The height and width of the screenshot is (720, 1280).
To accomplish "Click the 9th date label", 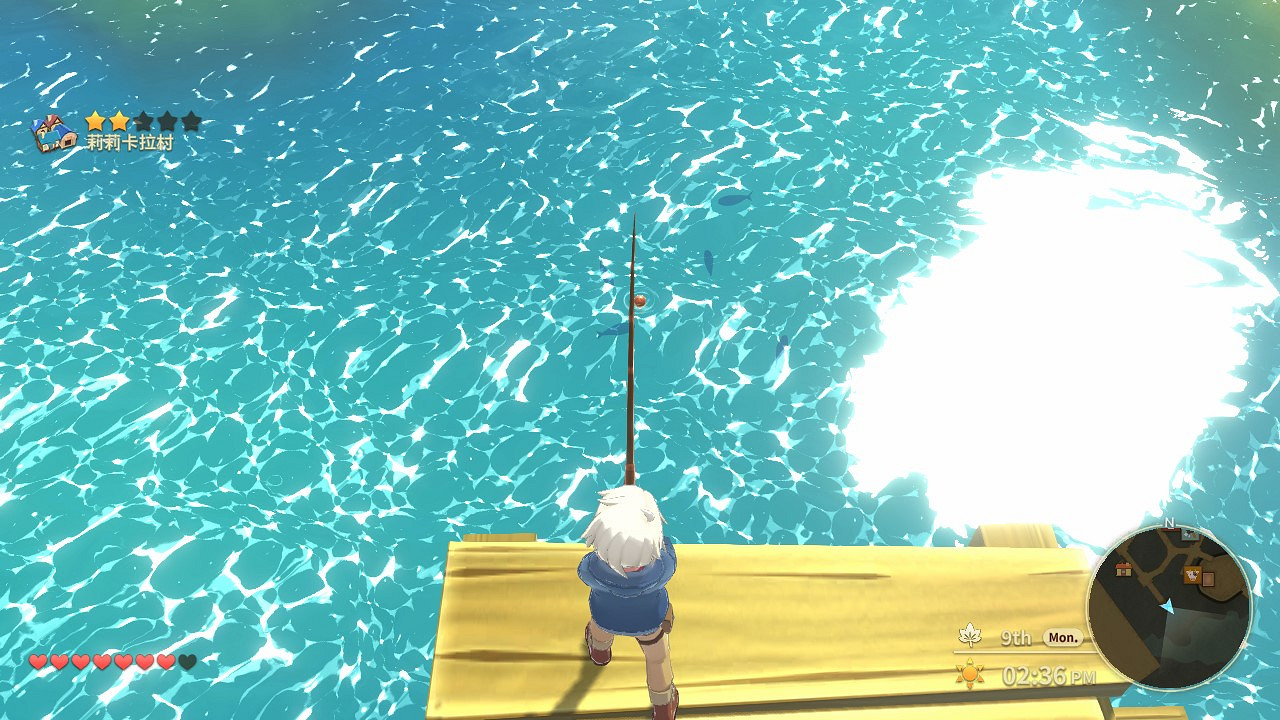I will (x=1018, y=636).
